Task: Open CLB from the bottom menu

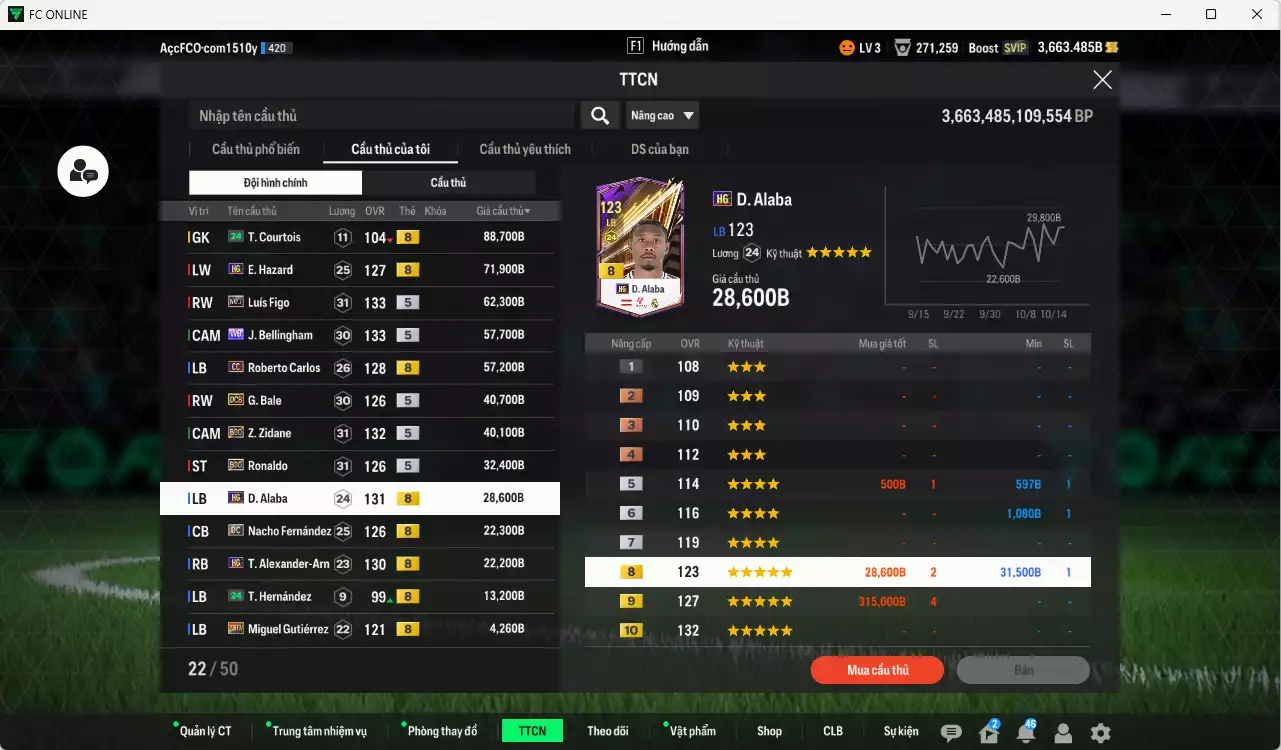Action: 832,731
